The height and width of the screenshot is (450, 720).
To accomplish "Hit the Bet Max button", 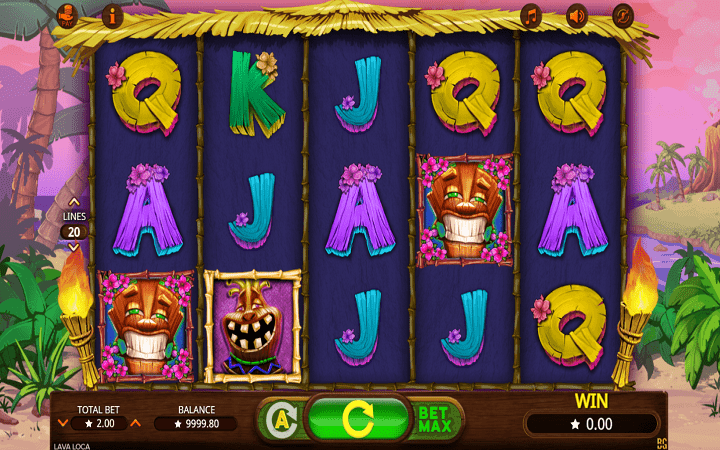I will 436,416.
